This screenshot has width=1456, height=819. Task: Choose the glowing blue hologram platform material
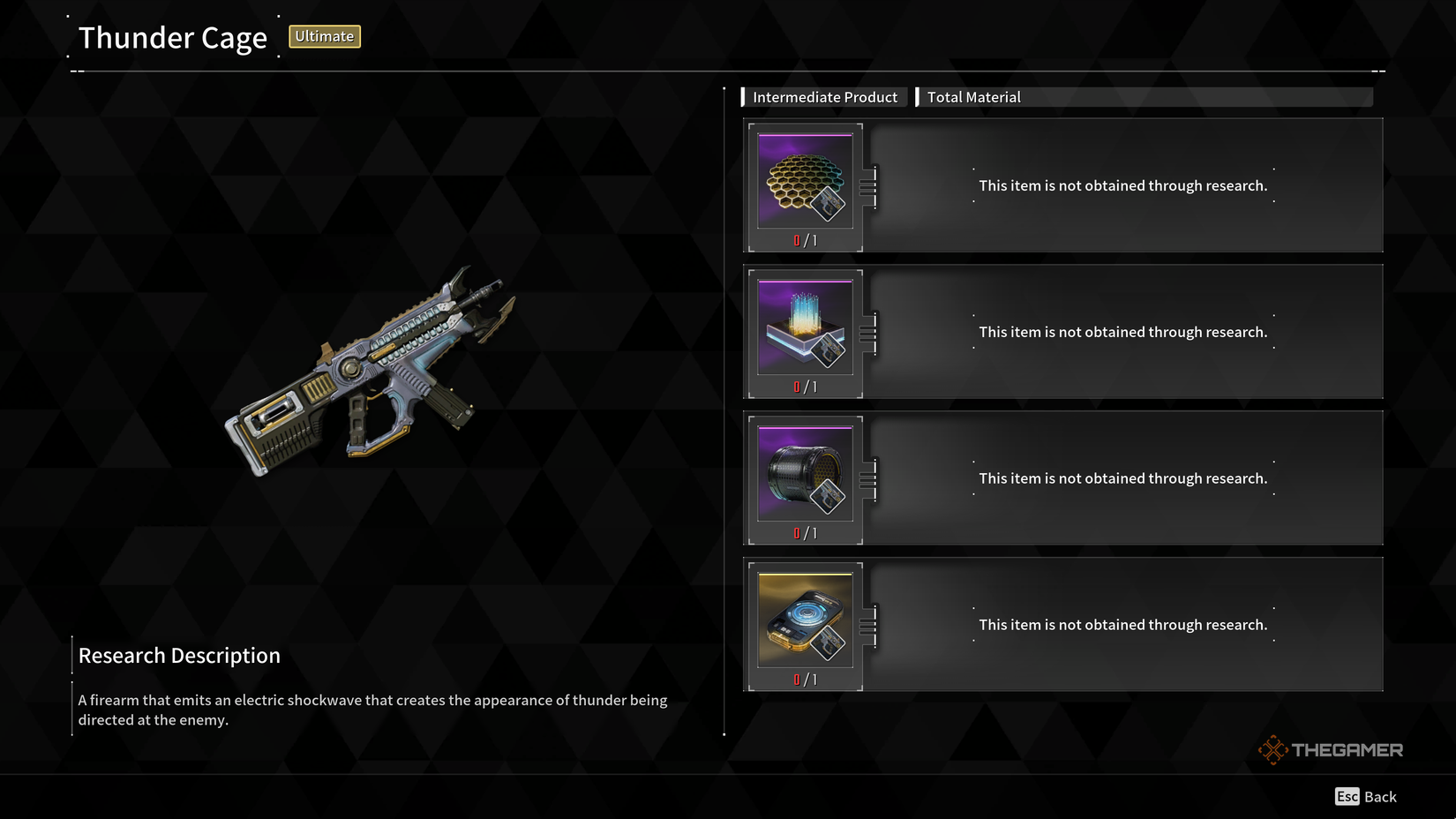click(x=805, y=328)
